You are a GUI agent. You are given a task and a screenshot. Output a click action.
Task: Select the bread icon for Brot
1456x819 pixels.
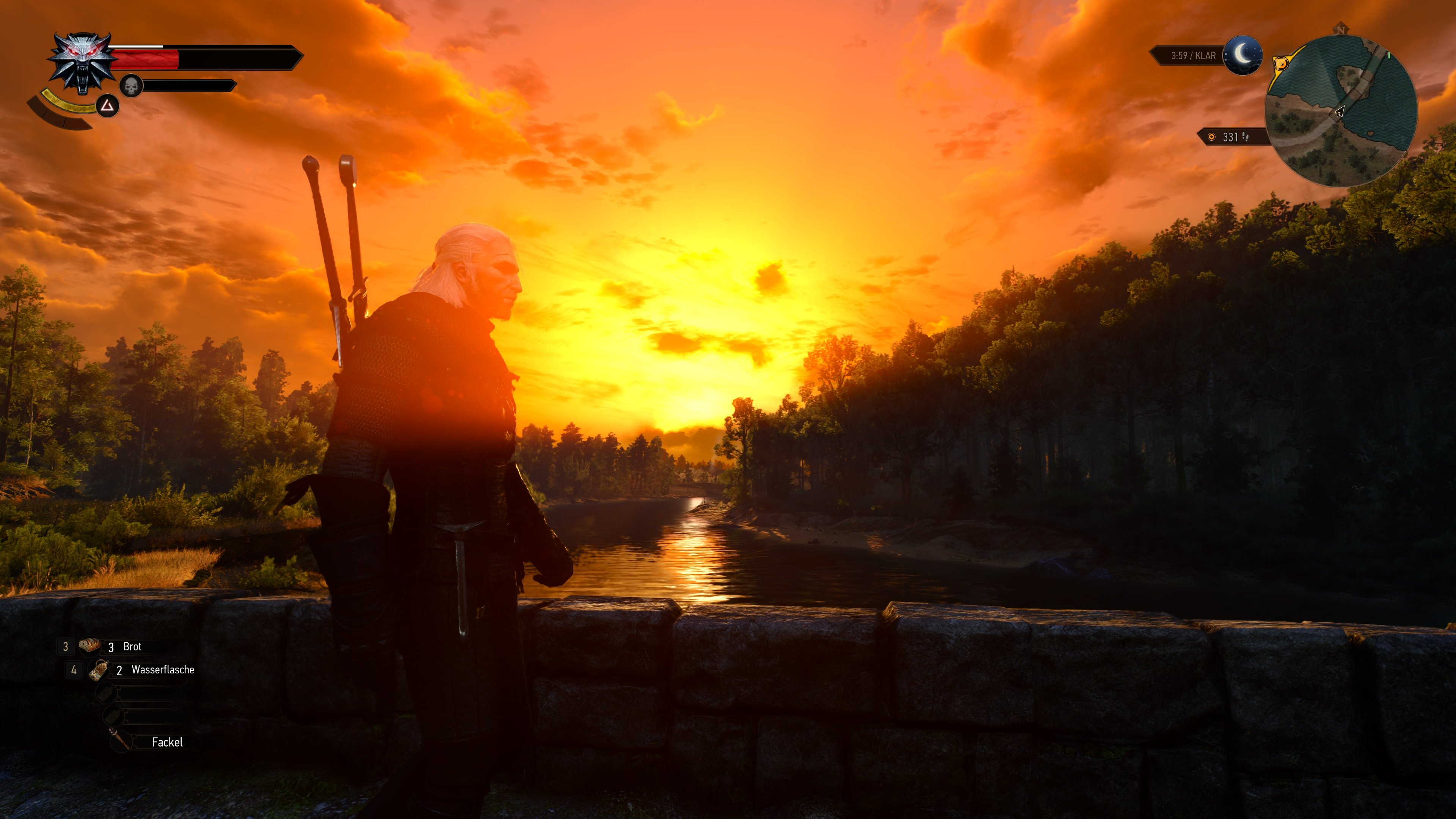[x=89, y=646]
